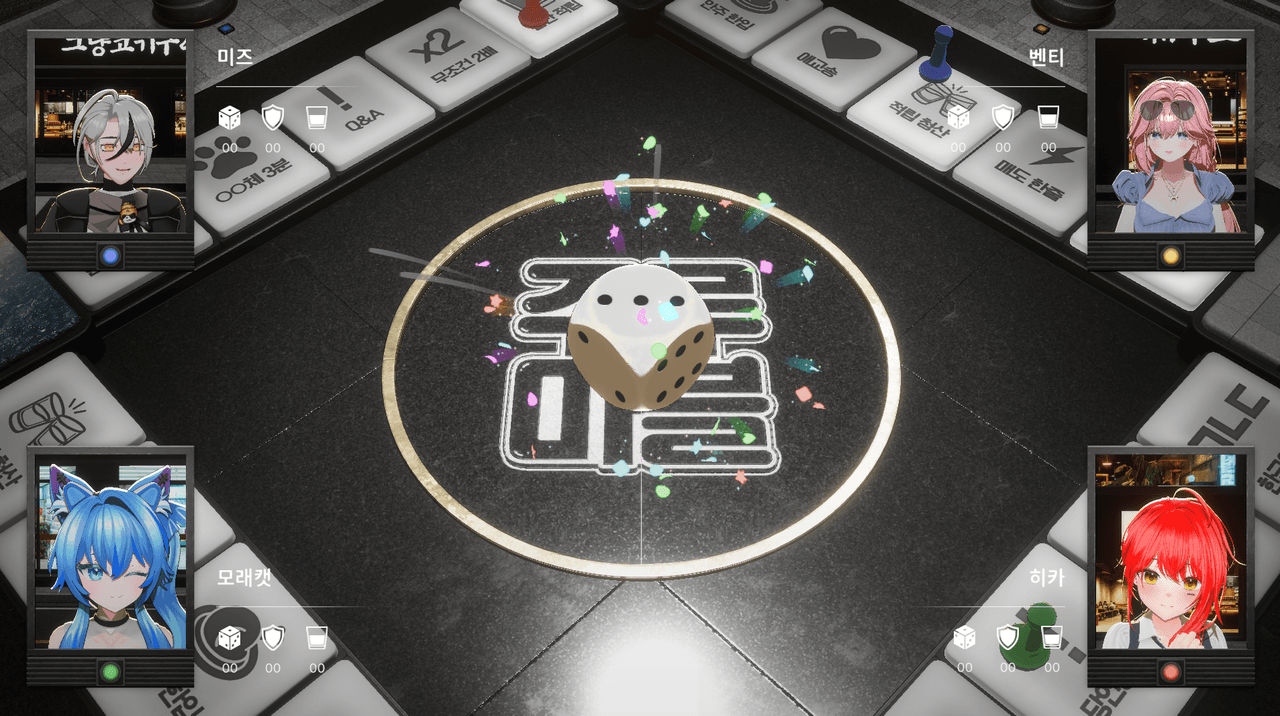Click the dice icon under 모래캣
Screen dimensions: 1280x716
coord(230,637)
